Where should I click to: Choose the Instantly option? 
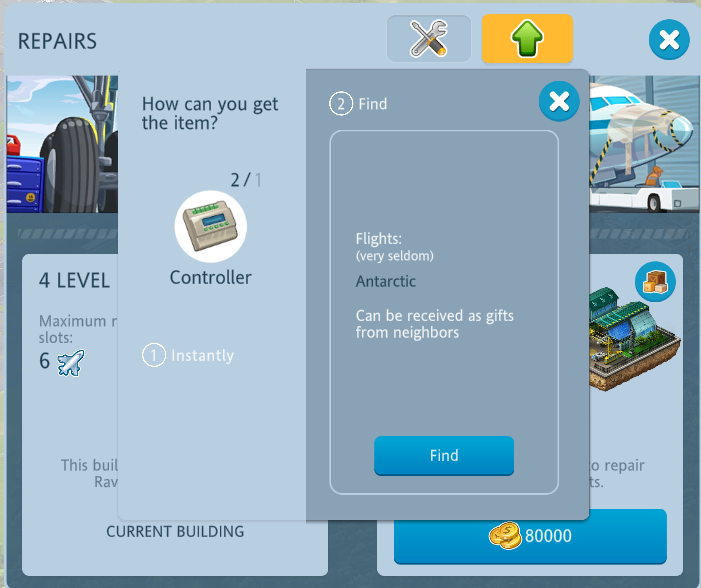pos(188,355)
